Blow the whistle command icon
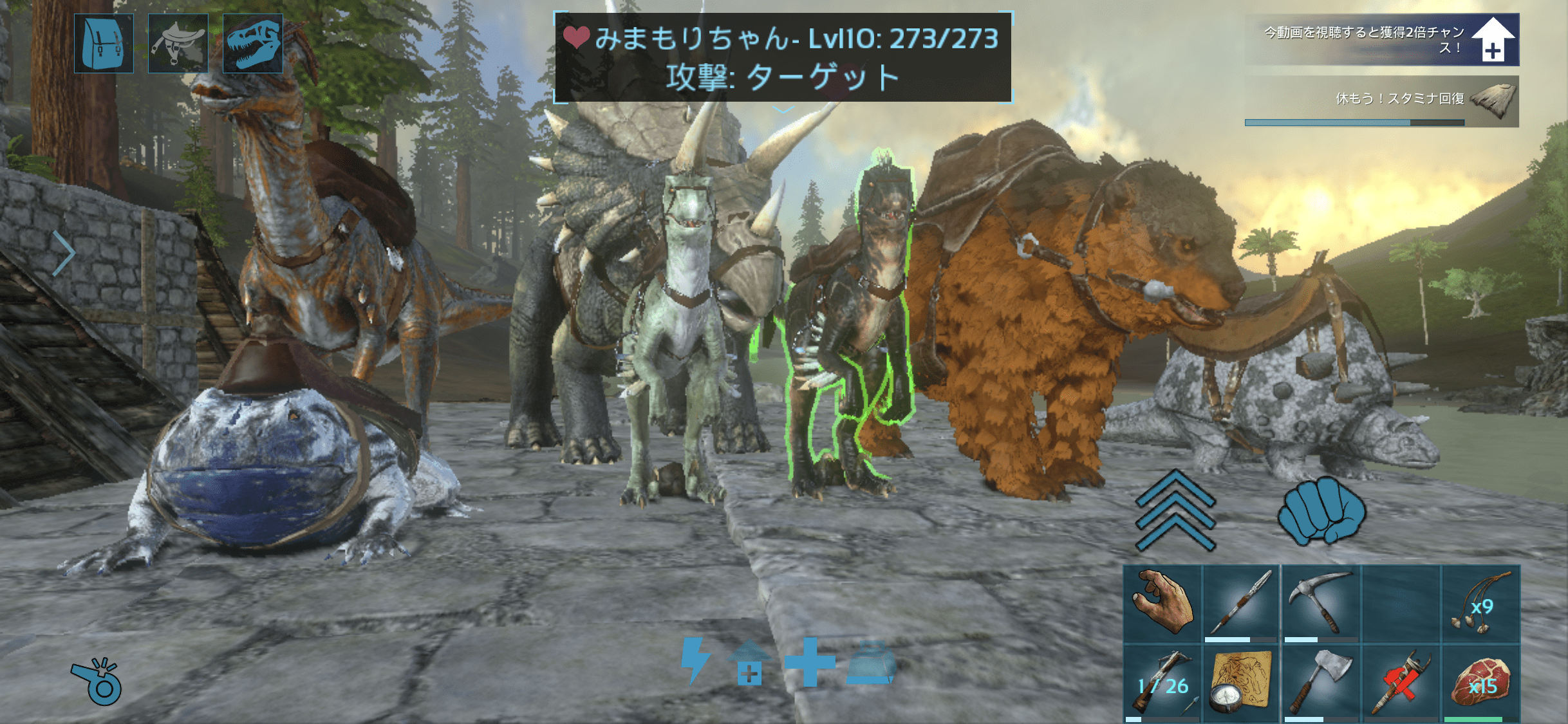Image resolution: width=1568 pixels, height=724 pixels. [x=97, y=682]
